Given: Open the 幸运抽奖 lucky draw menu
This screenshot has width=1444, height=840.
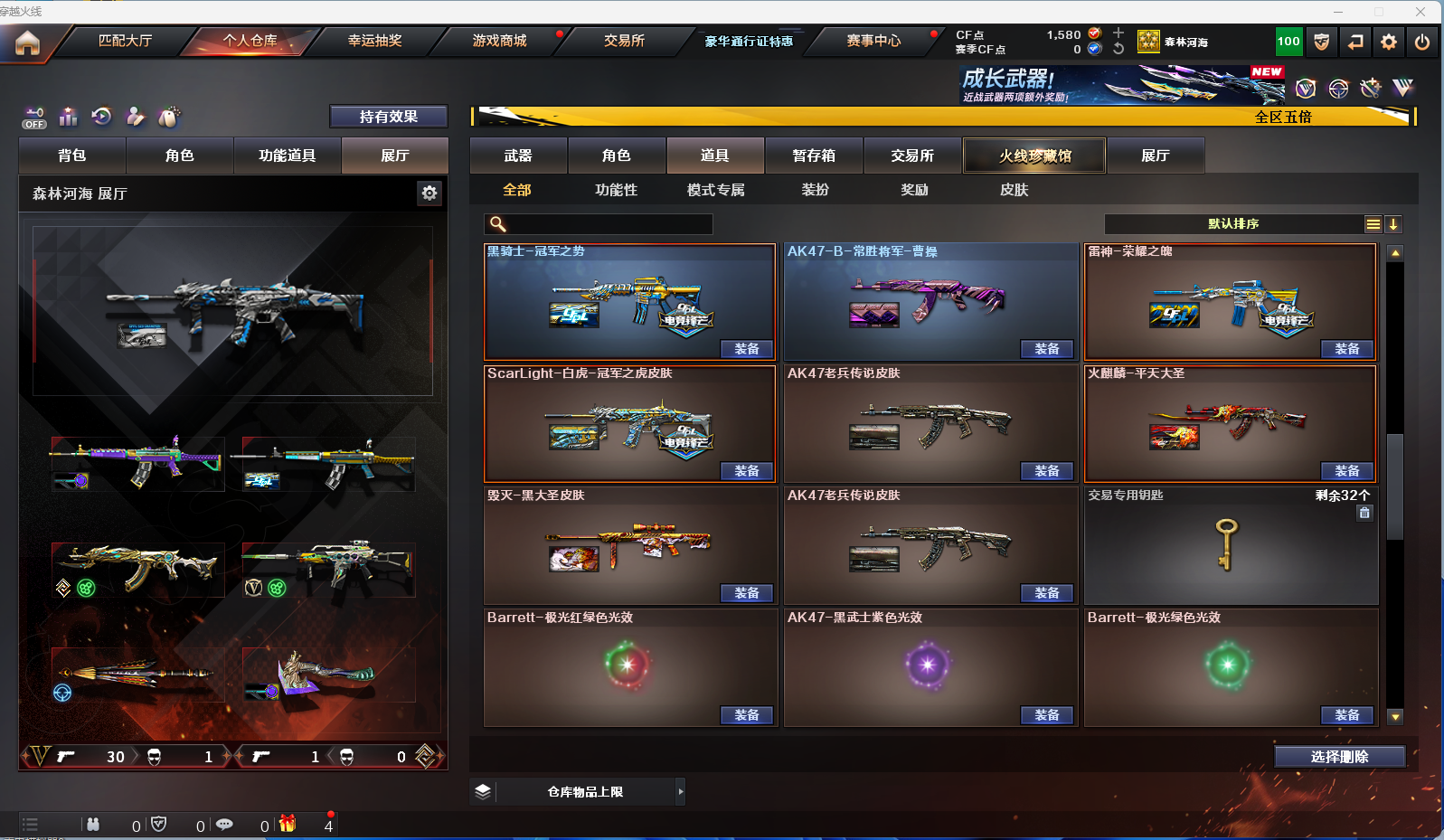Looking at the screenshot, I should [374, 41].
